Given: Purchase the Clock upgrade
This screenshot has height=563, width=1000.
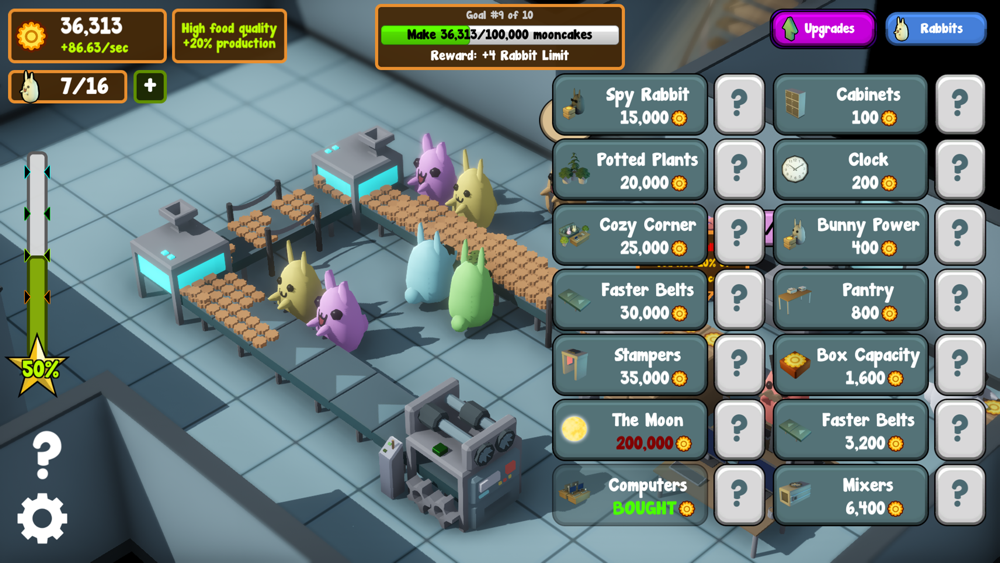Looking at the screenshot, I should click(x=850, y=170).
